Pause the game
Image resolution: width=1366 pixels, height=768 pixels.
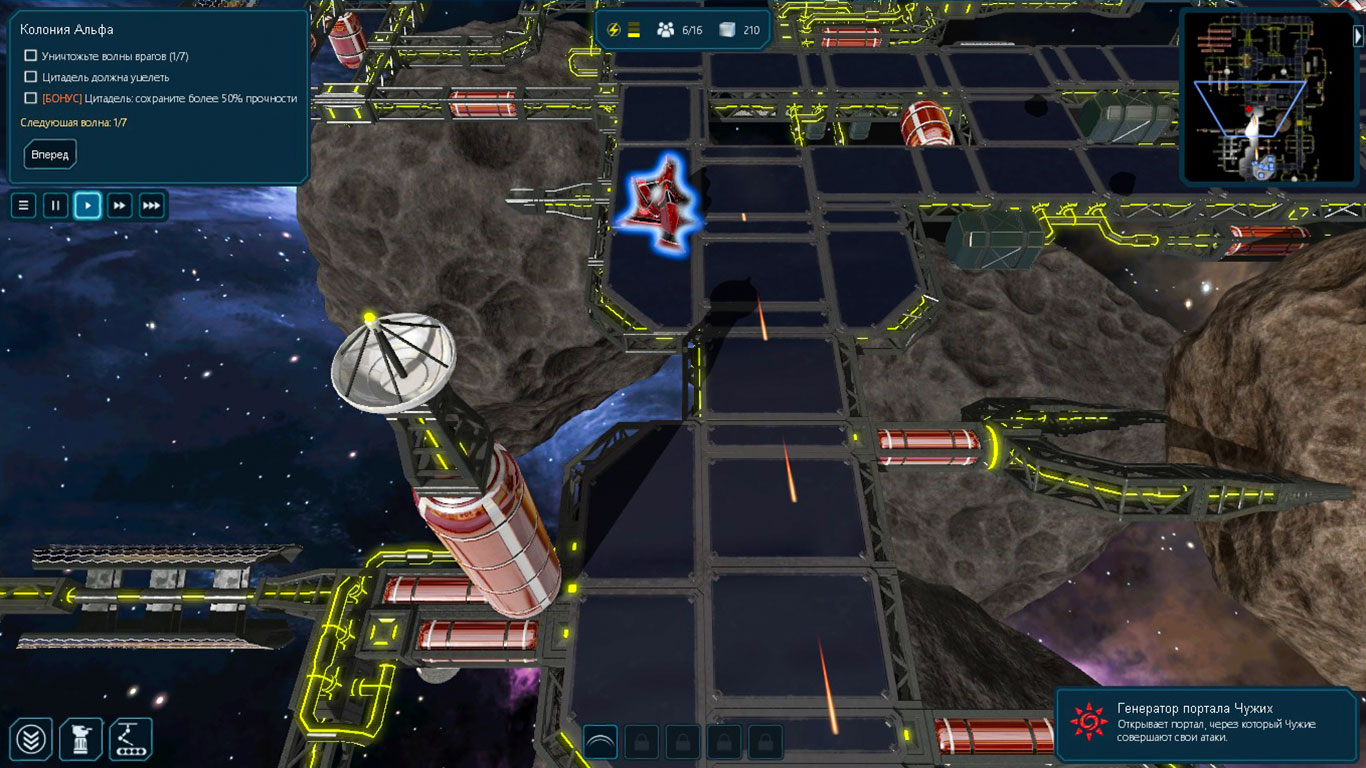(x=56, y=206)
